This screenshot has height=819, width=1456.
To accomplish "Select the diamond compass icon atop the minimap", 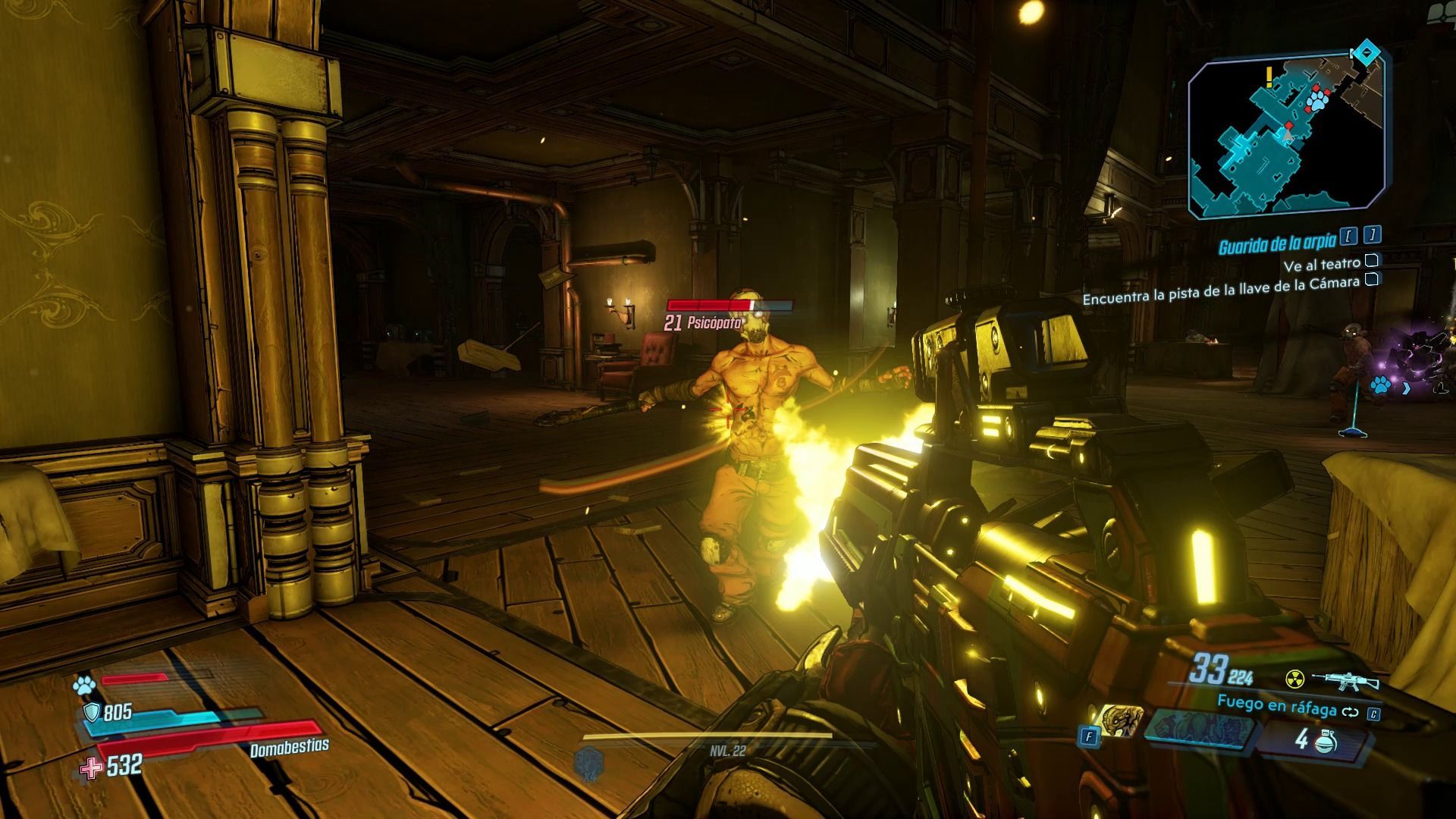I will (x=1367, y=52).
